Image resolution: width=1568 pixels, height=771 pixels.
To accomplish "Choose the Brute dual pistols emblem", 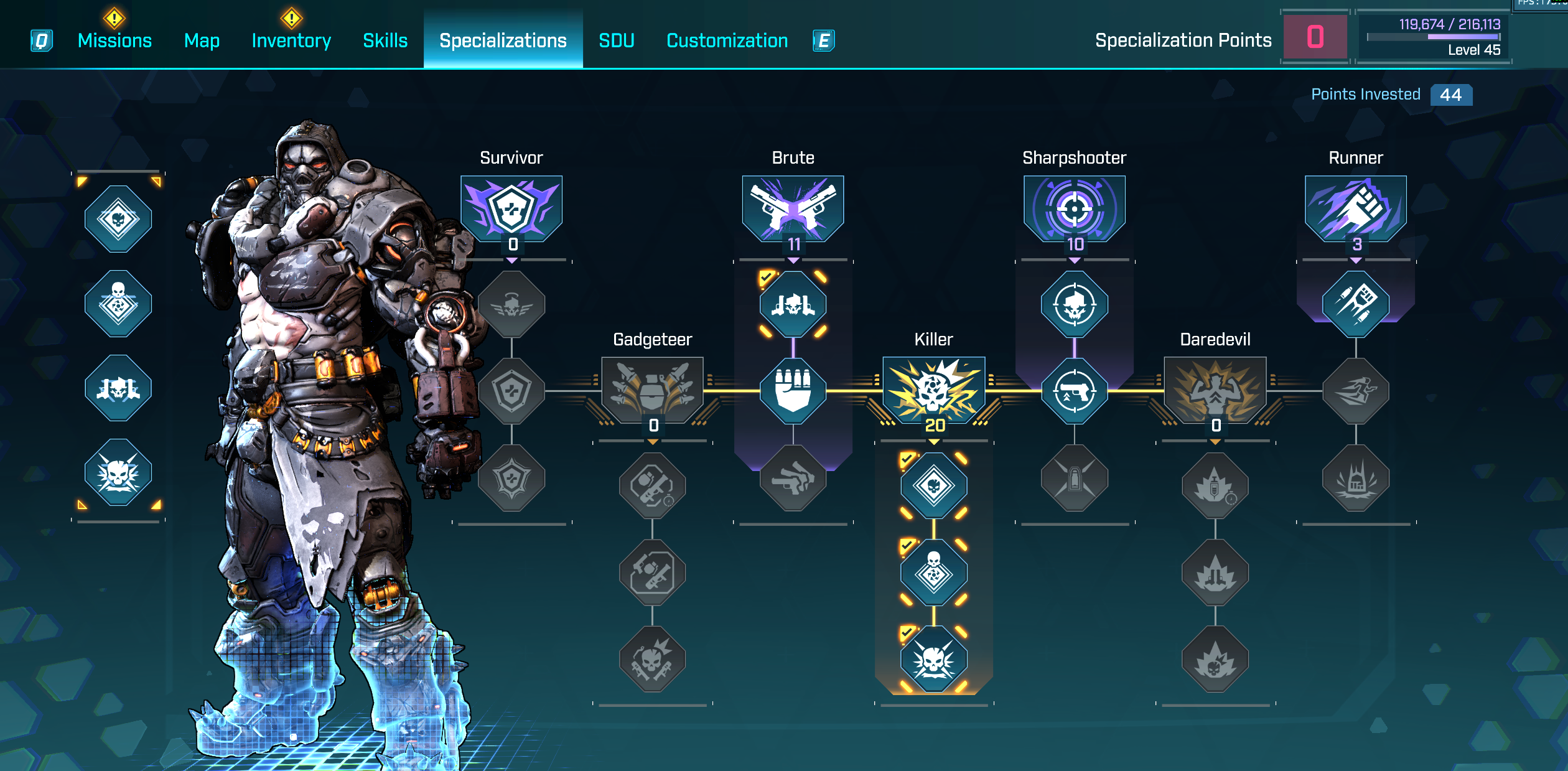I will 793,208.
